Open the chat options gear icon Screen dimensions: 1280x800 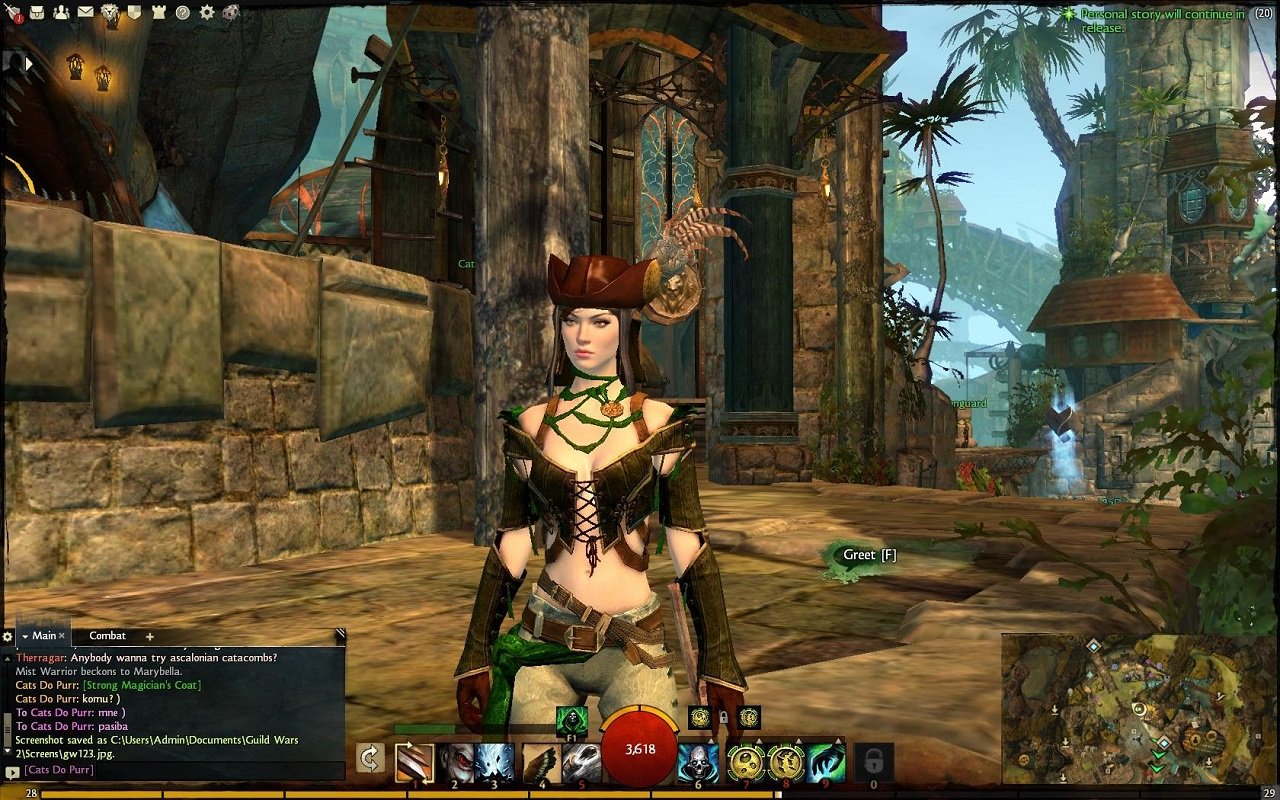[8, 636]
